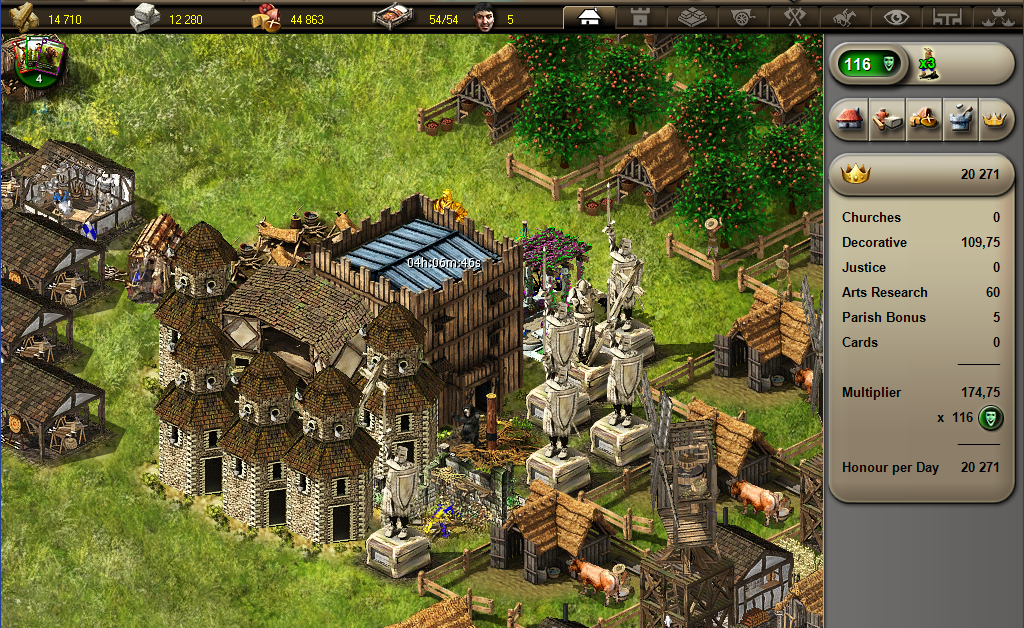Open the strategy cards deck
This screenshot has width=1024, height=628.
[x=39, y=61]
